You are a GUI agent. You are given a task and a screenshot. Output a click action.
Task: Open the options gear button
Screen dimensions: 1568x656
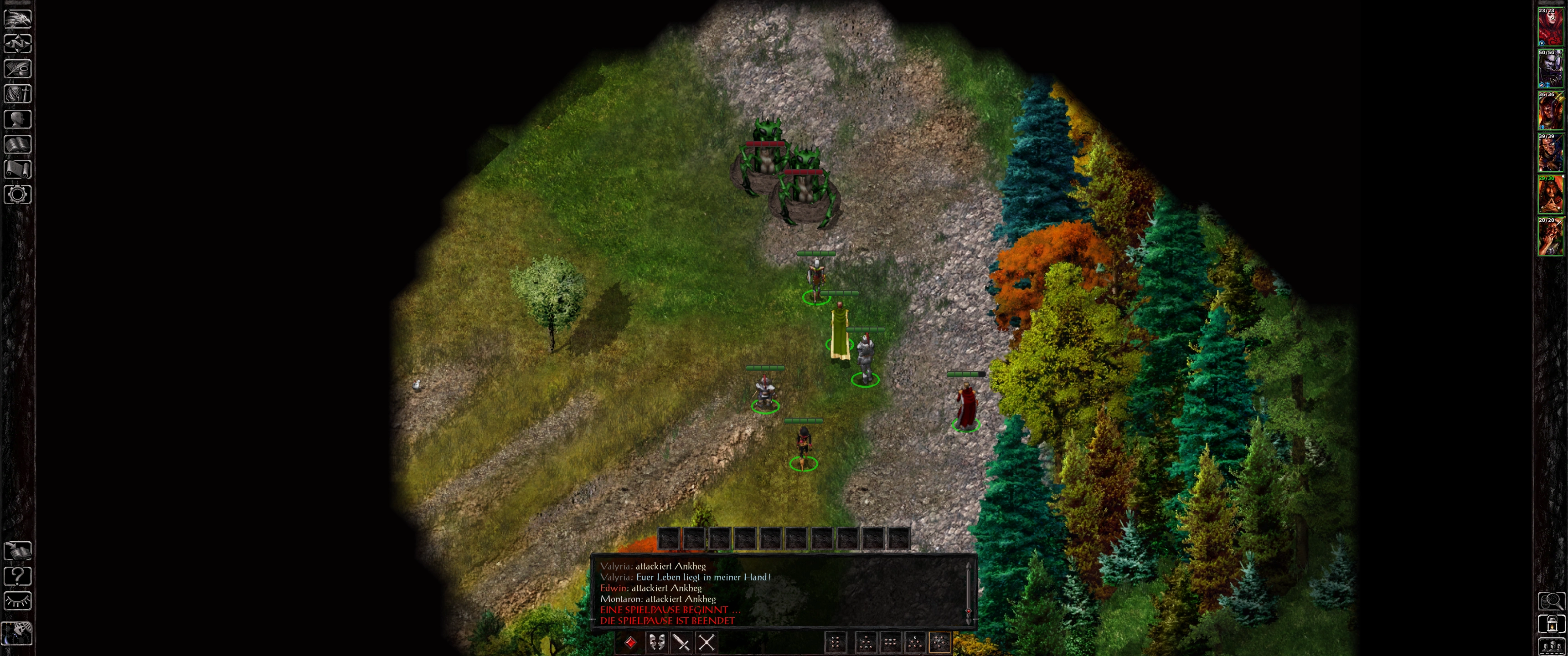tap(18, 195)
